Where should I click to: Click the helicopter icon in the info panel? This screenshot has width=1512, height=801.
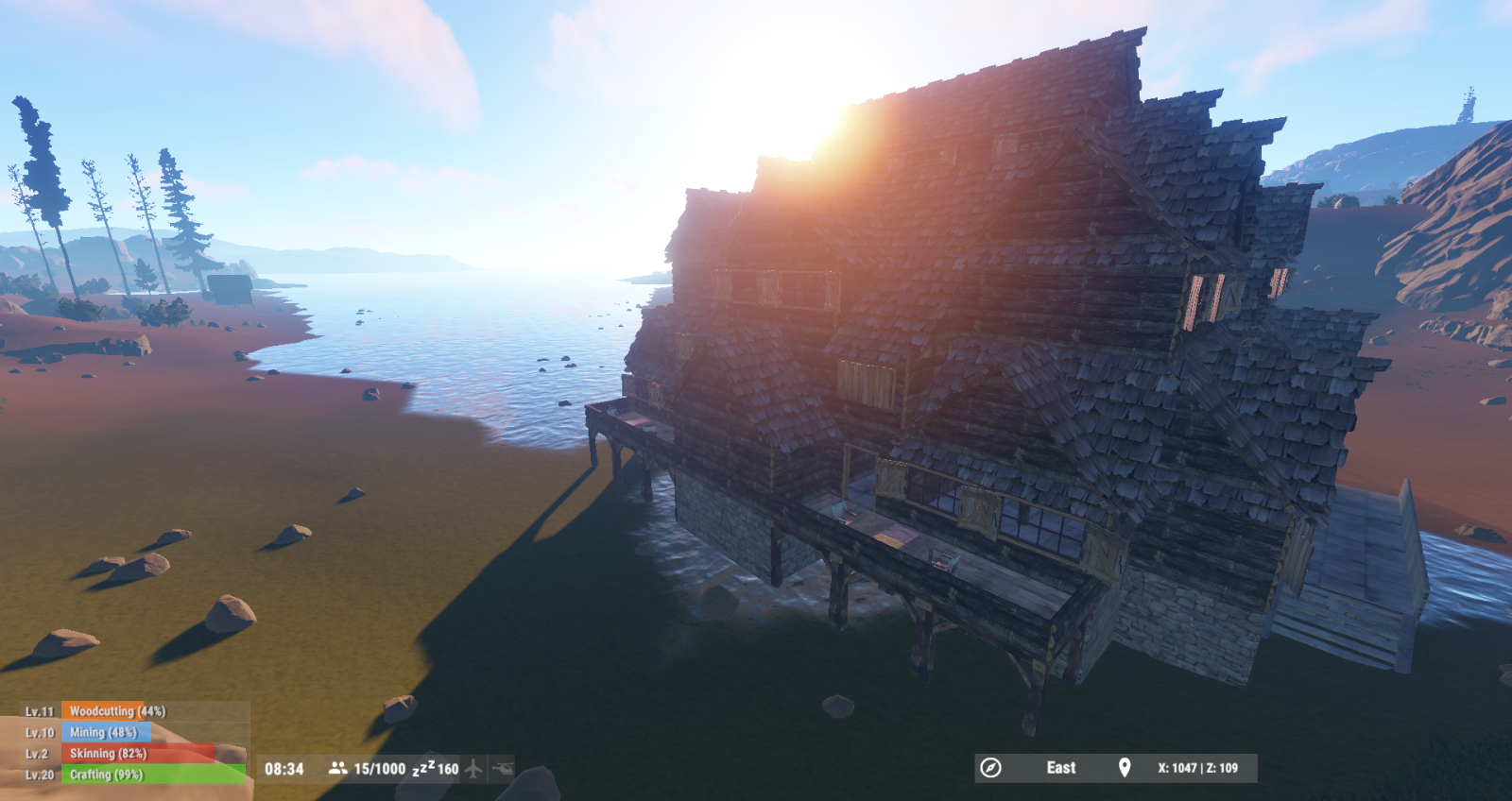(x=503, y=769)
